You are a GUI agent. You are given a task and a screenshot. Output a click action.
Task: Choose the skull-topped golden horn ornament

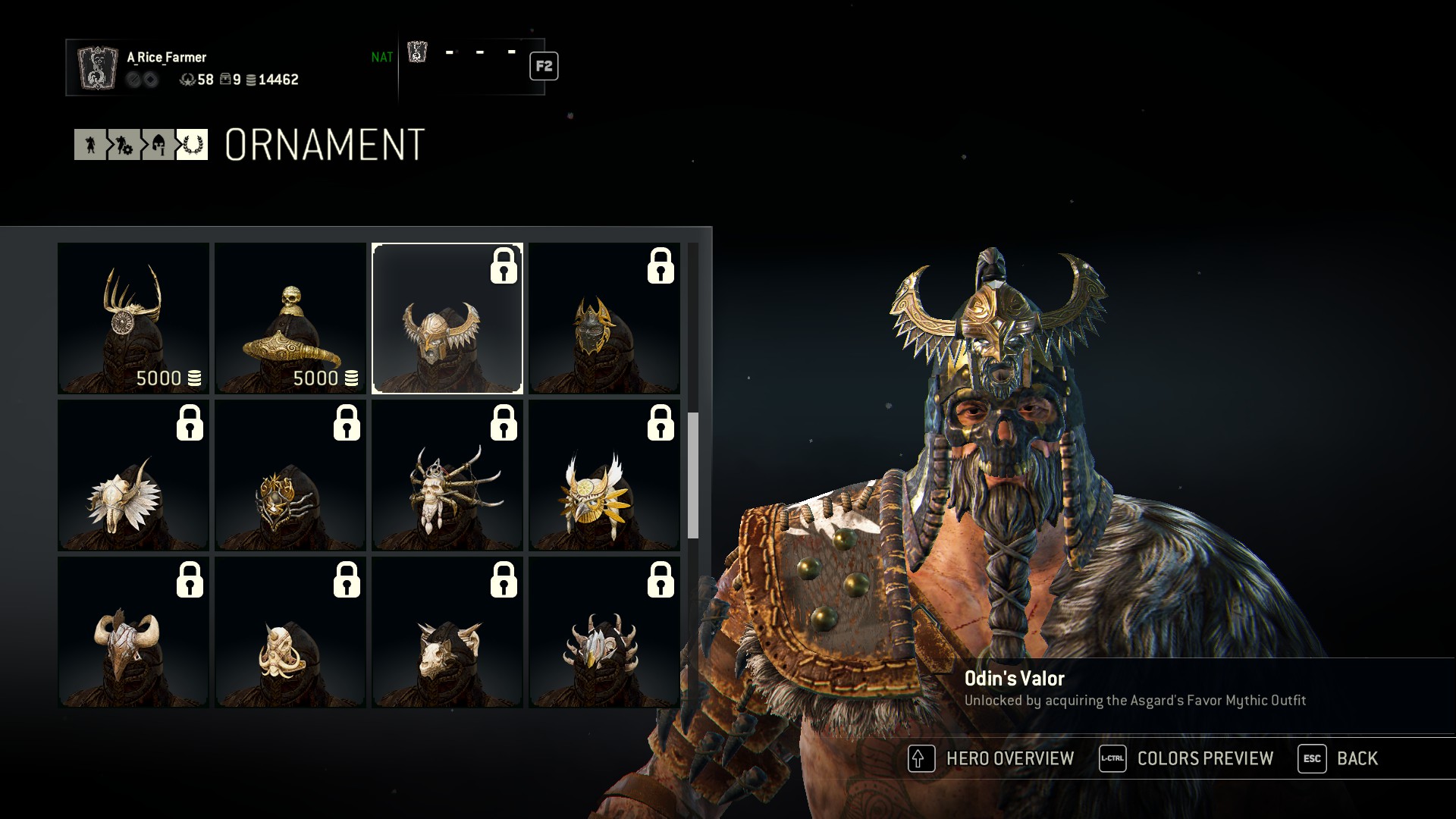point(290,318)
